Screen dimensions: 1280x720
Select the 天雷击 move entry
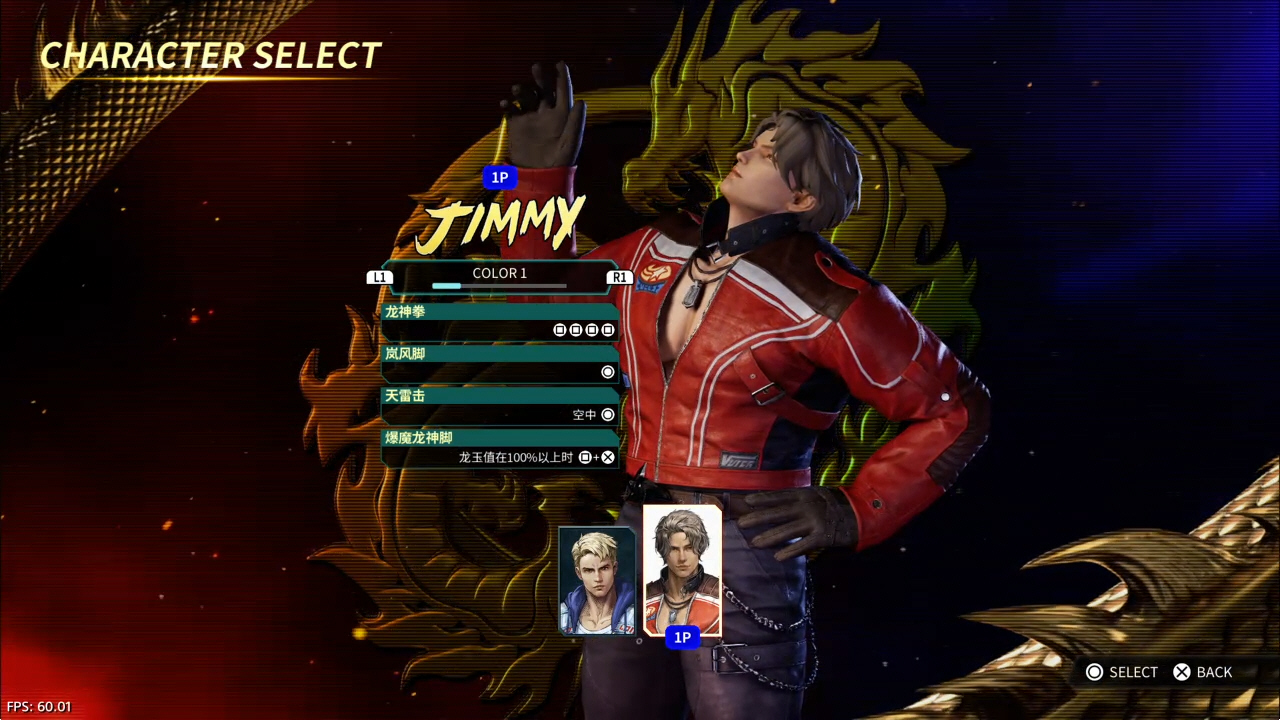click(x=499, y=405)
